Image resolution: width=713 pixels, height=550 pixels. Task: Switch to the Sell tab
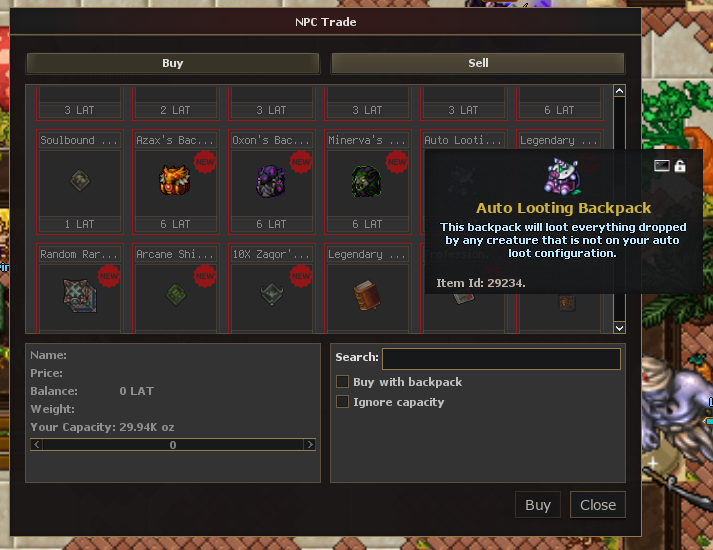478,63
